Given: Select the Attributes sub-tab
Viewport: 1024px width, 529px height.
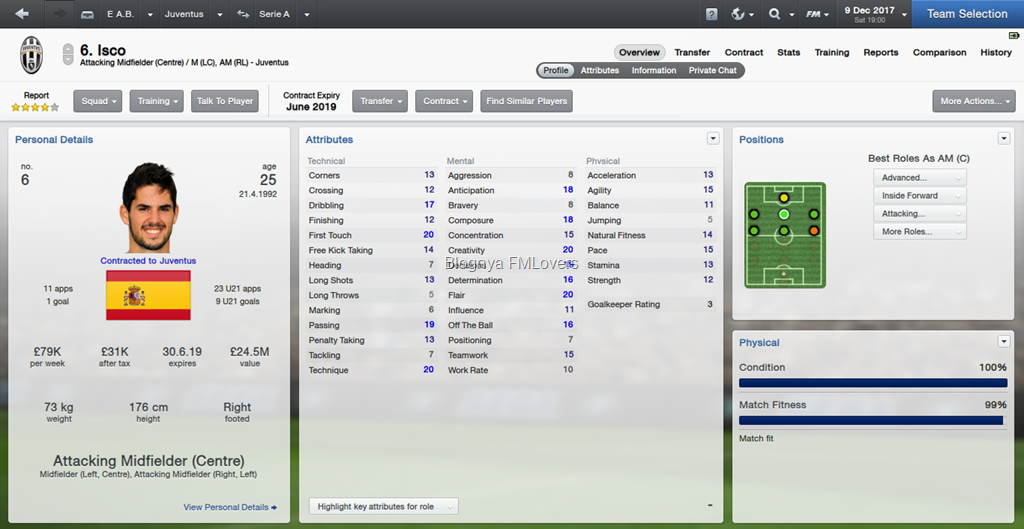Looking at the screenshot, I should pyautogui.click(x=600, y=70).
